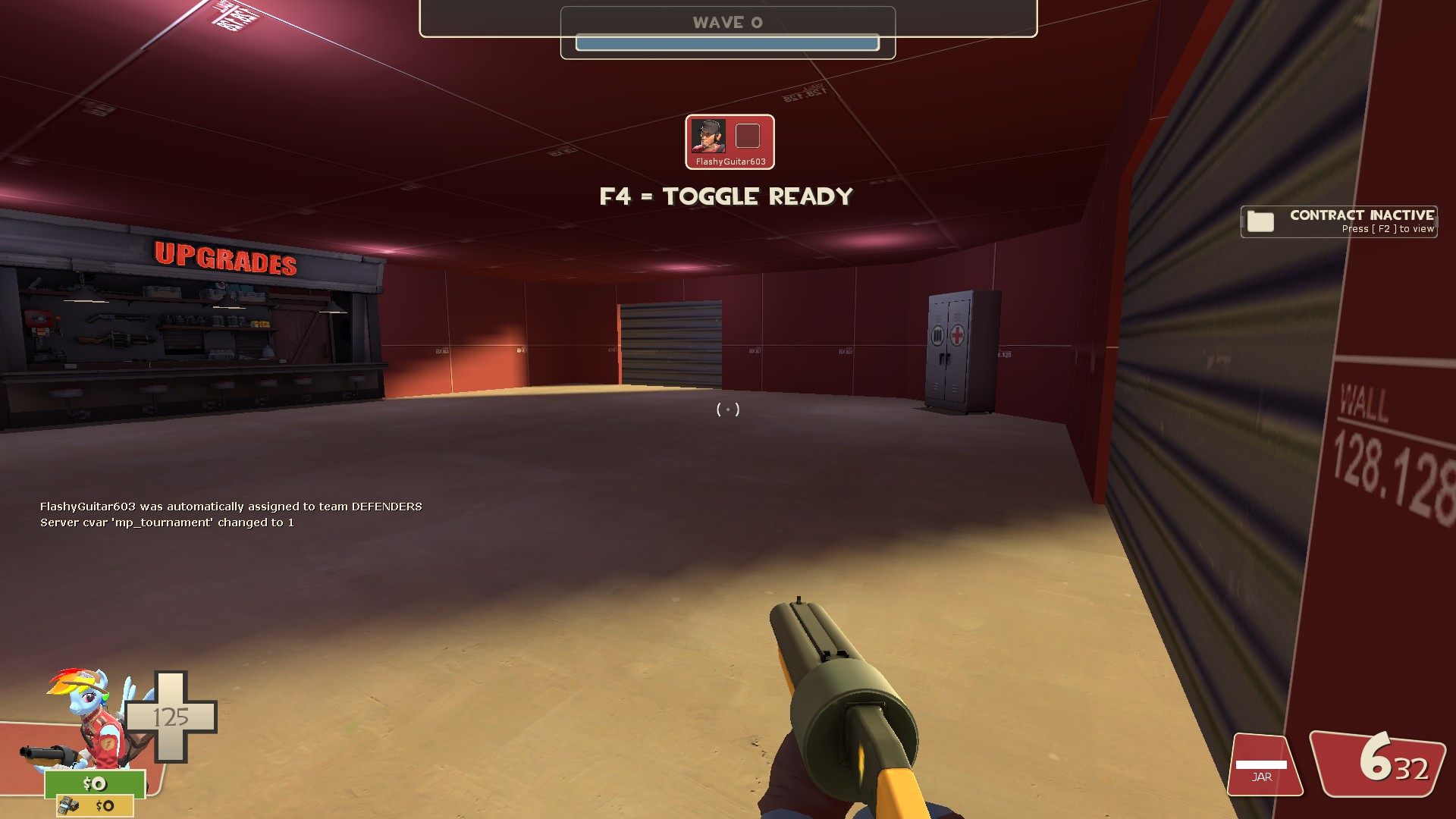The height and width of the screenshot is (819, 1456).
Task: Click the crosshair at screen center
Action: (x=727, y=409)
